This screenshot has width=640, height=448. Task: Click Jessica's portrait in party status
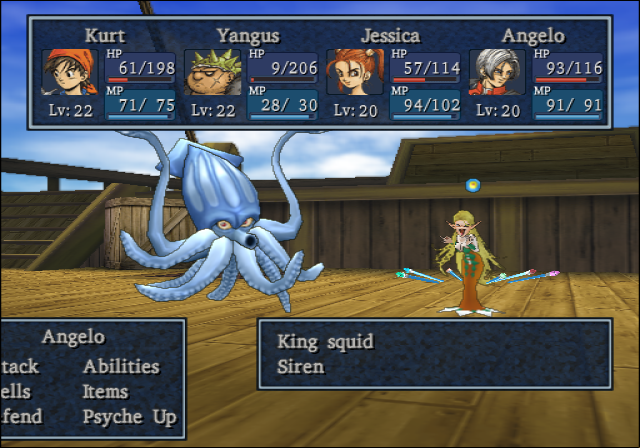tap(355, 72)
